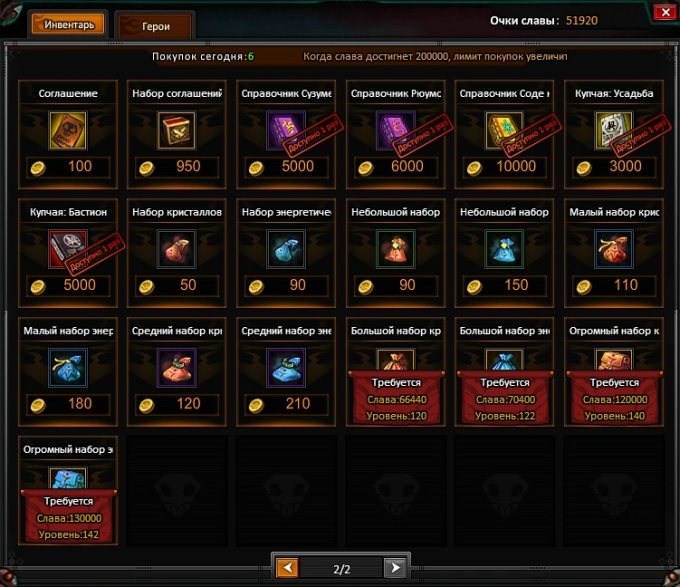Select the Купчая: Бастион red deed
This screenshot has width=680, height=587.
(x=68, y=249)
